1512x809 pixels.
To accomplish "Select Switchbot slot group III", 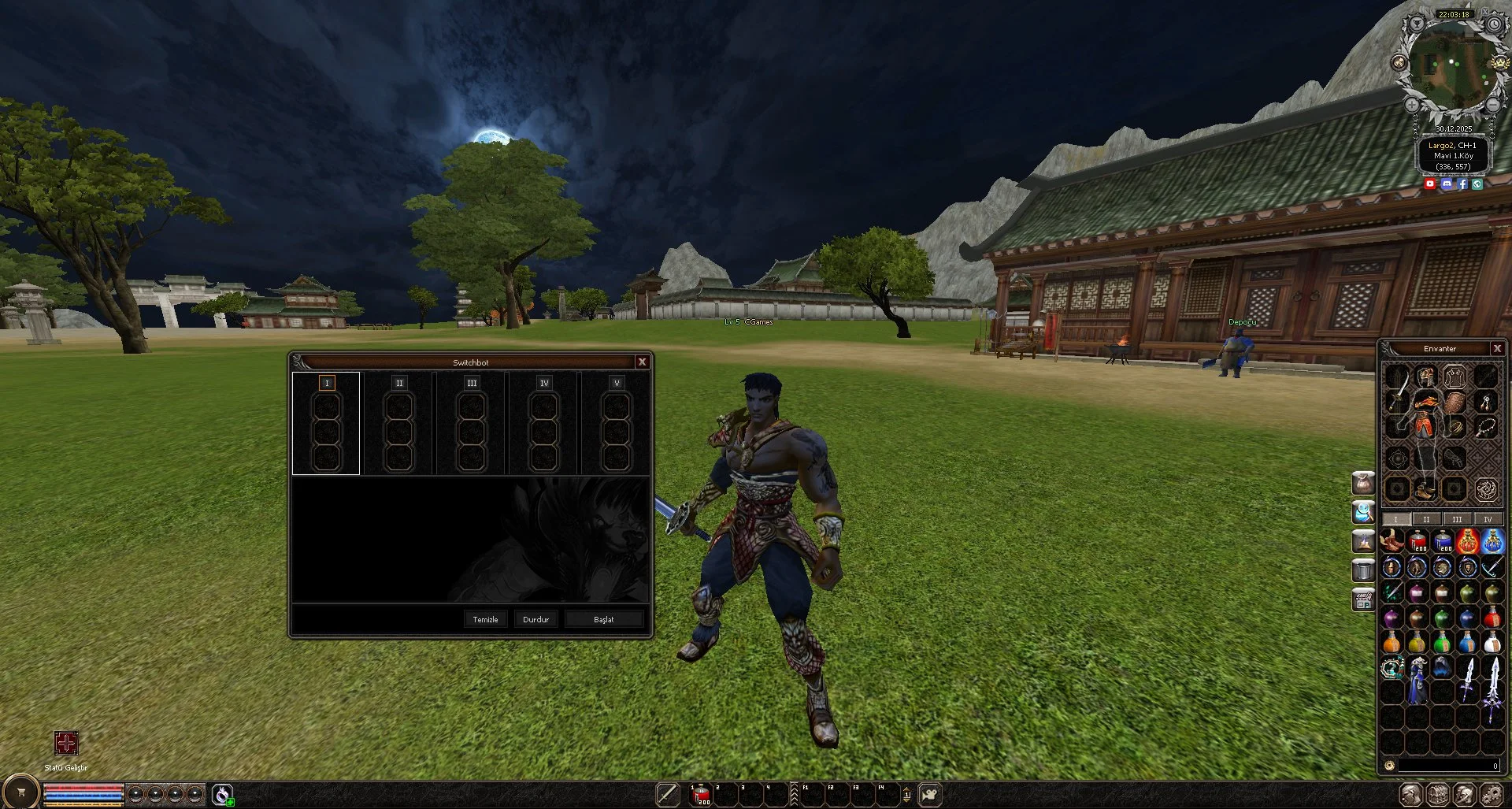I will [x=472, y=383].
